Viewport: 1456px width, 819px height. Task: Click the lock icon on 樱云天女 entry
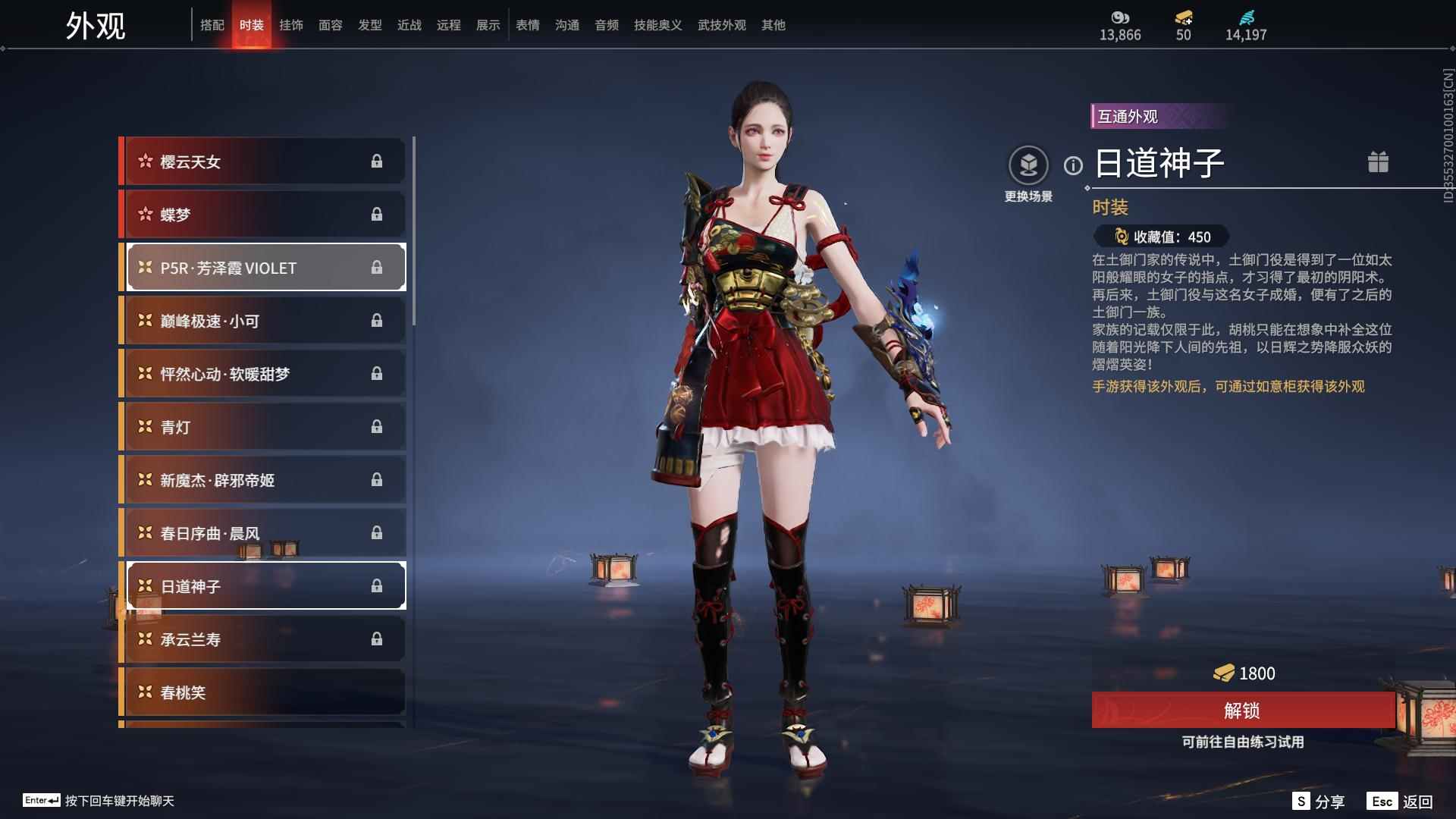tap(378, 161)
